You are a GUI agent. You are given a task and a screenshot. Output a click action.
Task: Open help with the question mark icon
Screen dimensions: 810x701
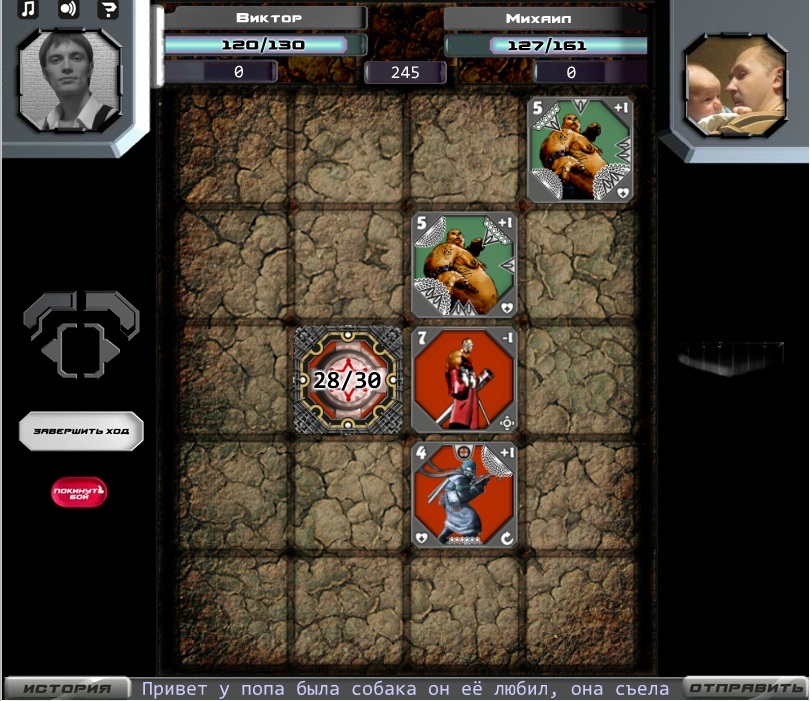tap(107, 10)
